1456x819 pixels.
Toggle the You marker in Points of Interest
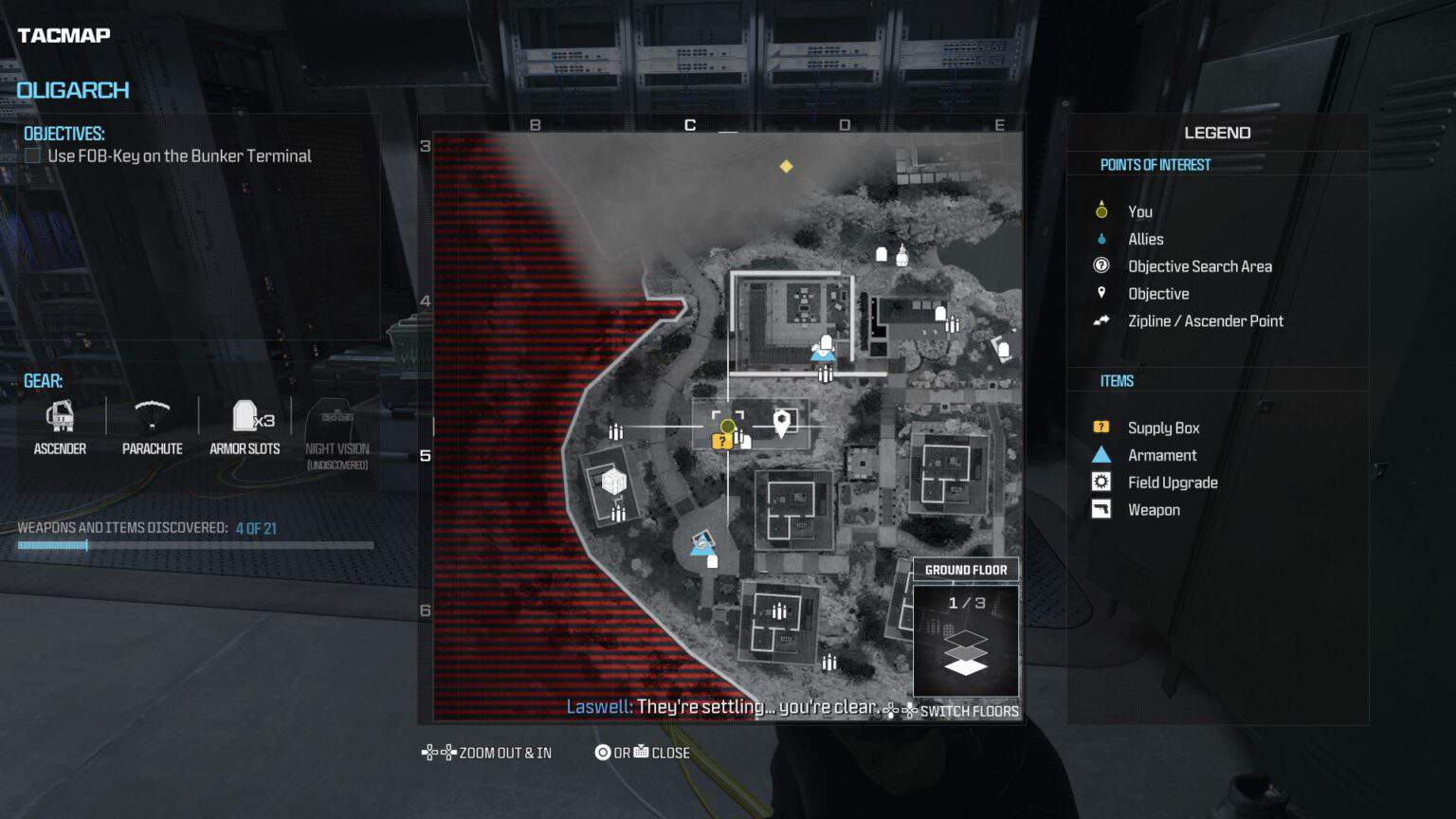pyautogui.click(x=1101, y=211)
